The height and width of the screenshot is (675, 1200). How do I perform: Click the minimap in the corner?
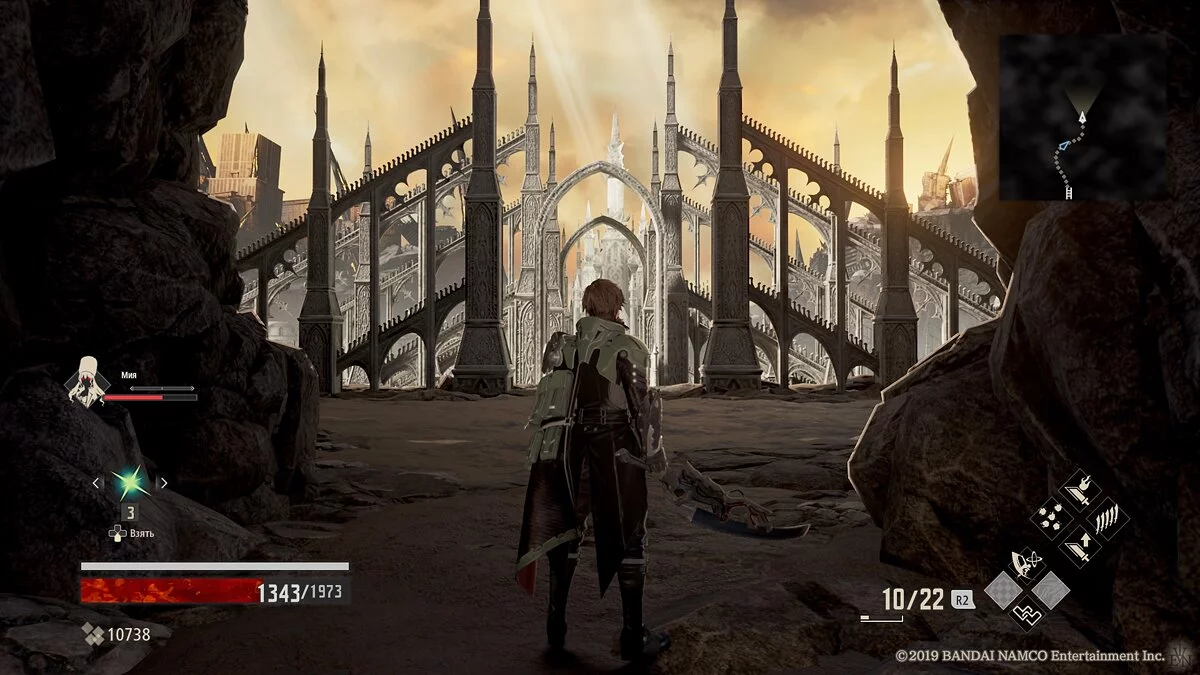coord(1083,117)
